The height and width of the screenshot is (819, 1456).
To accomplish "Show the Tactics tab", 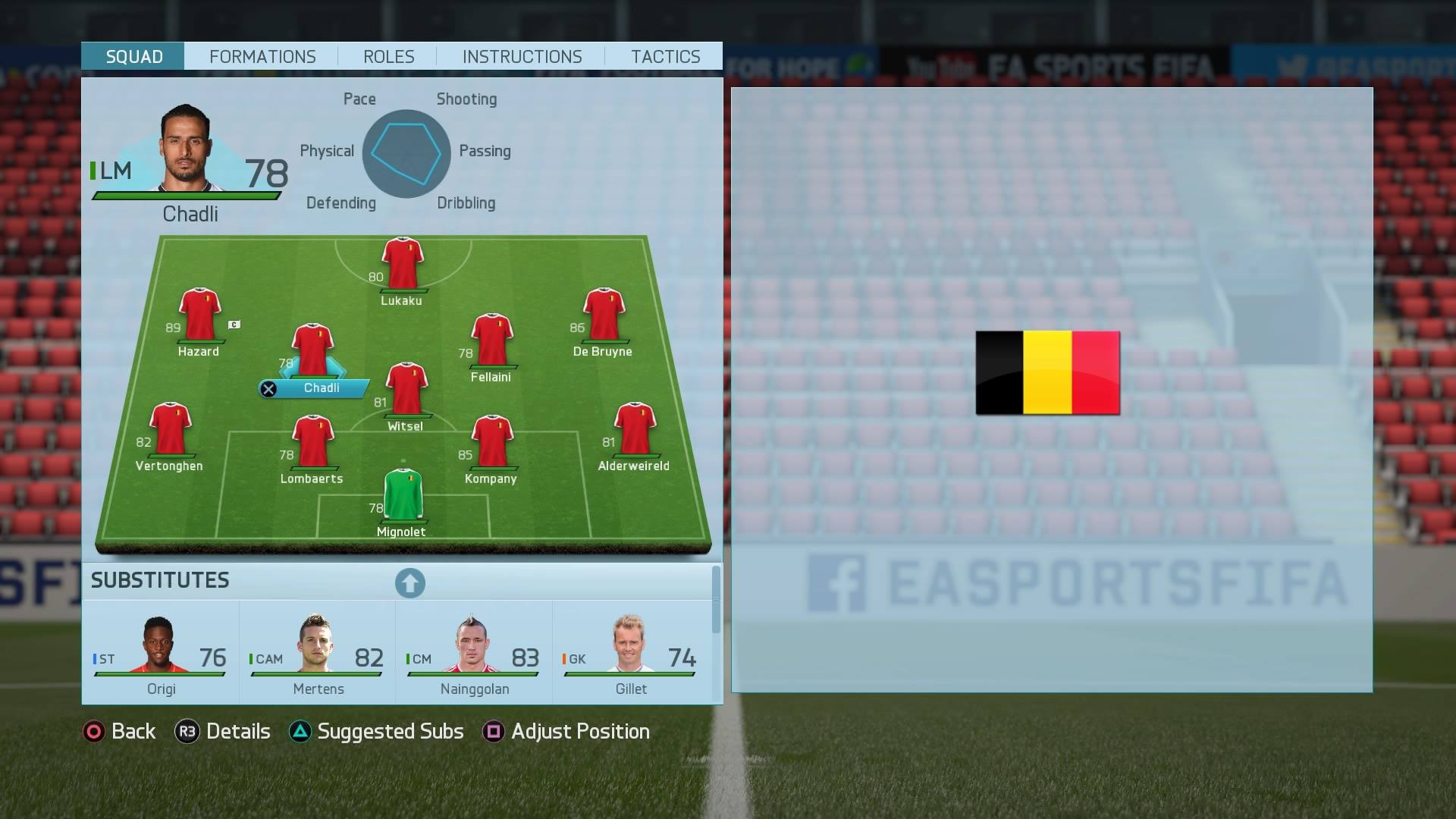I will [665, 57].
